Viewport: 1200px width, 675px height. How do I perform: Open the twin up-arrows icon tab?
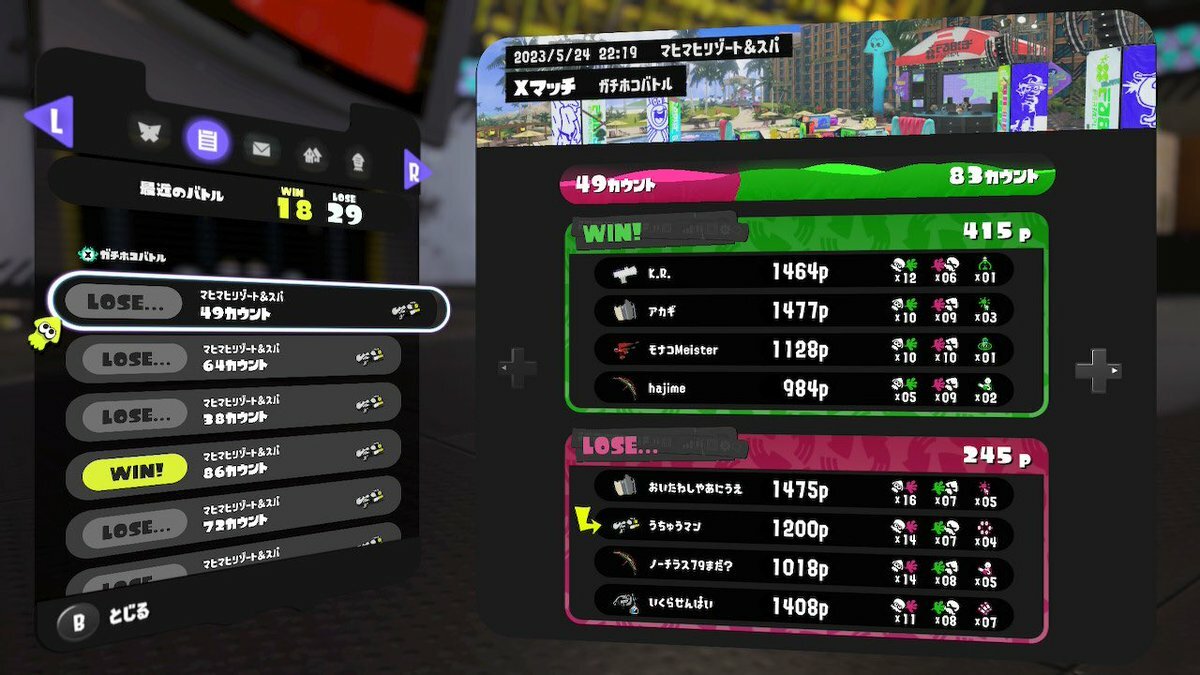(x=313, y=155)
